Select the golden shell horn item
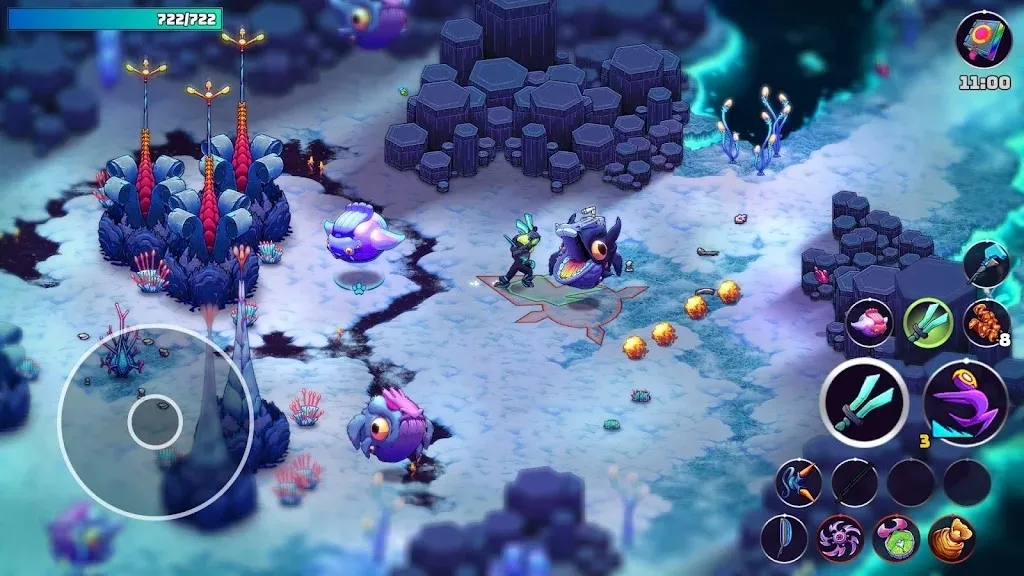The image size is (1024, 576). pos(951,538)
